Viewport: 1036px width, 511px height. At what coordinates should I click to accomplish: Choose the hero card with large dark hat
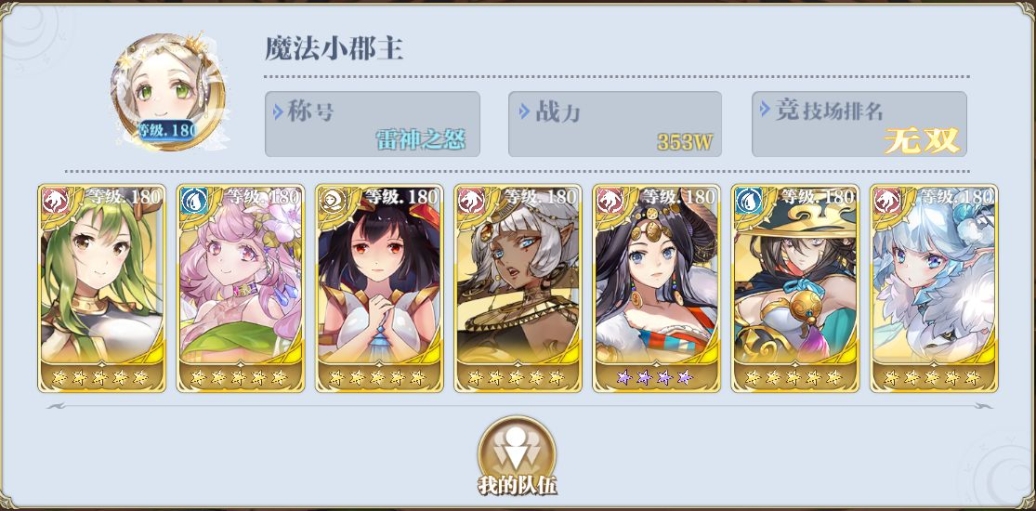tap(794, 288)
